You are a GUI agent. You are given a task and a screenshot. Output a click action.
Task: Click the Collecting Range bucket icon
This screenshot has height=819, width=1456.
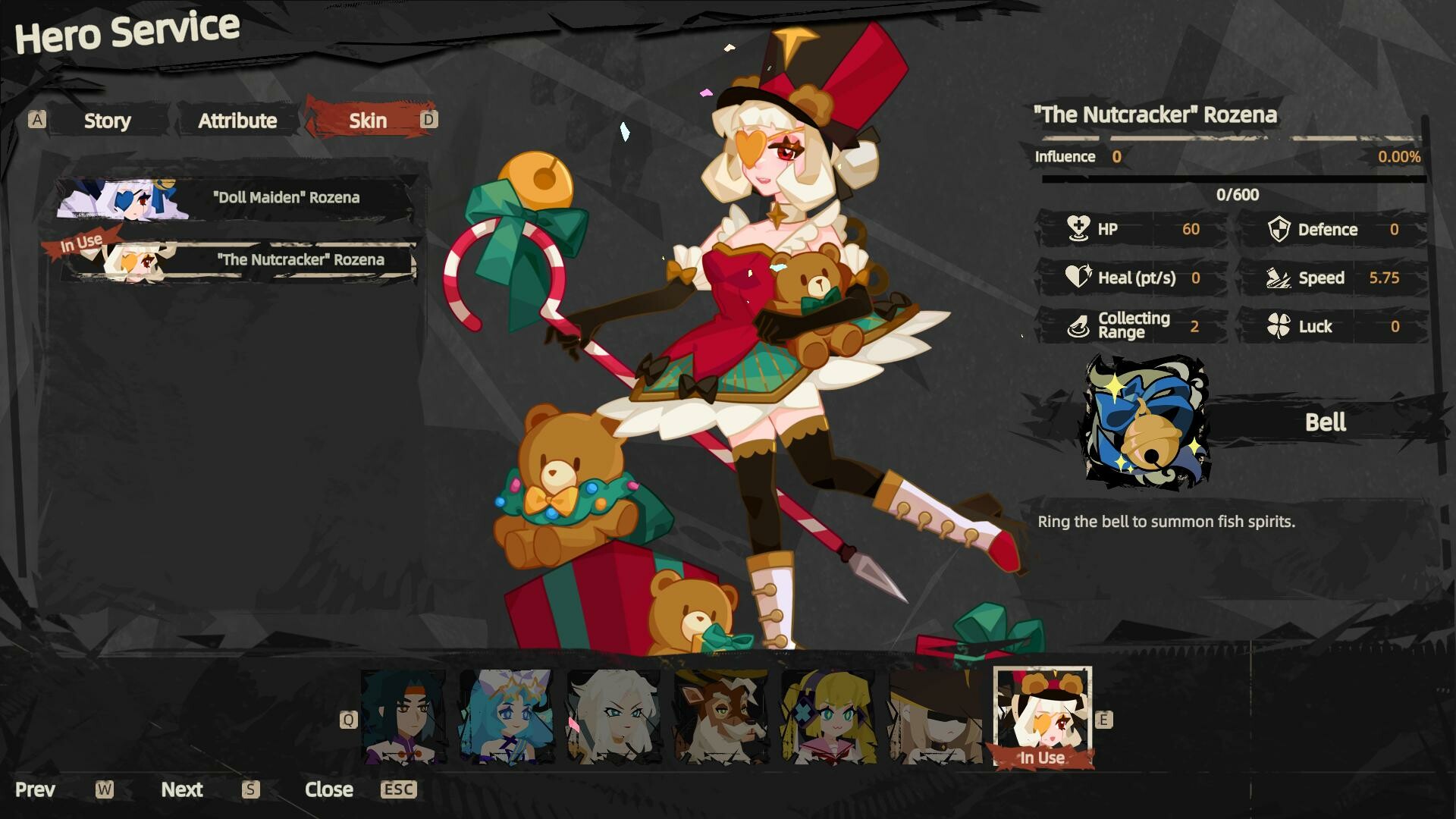click(x=1077, y=325)
